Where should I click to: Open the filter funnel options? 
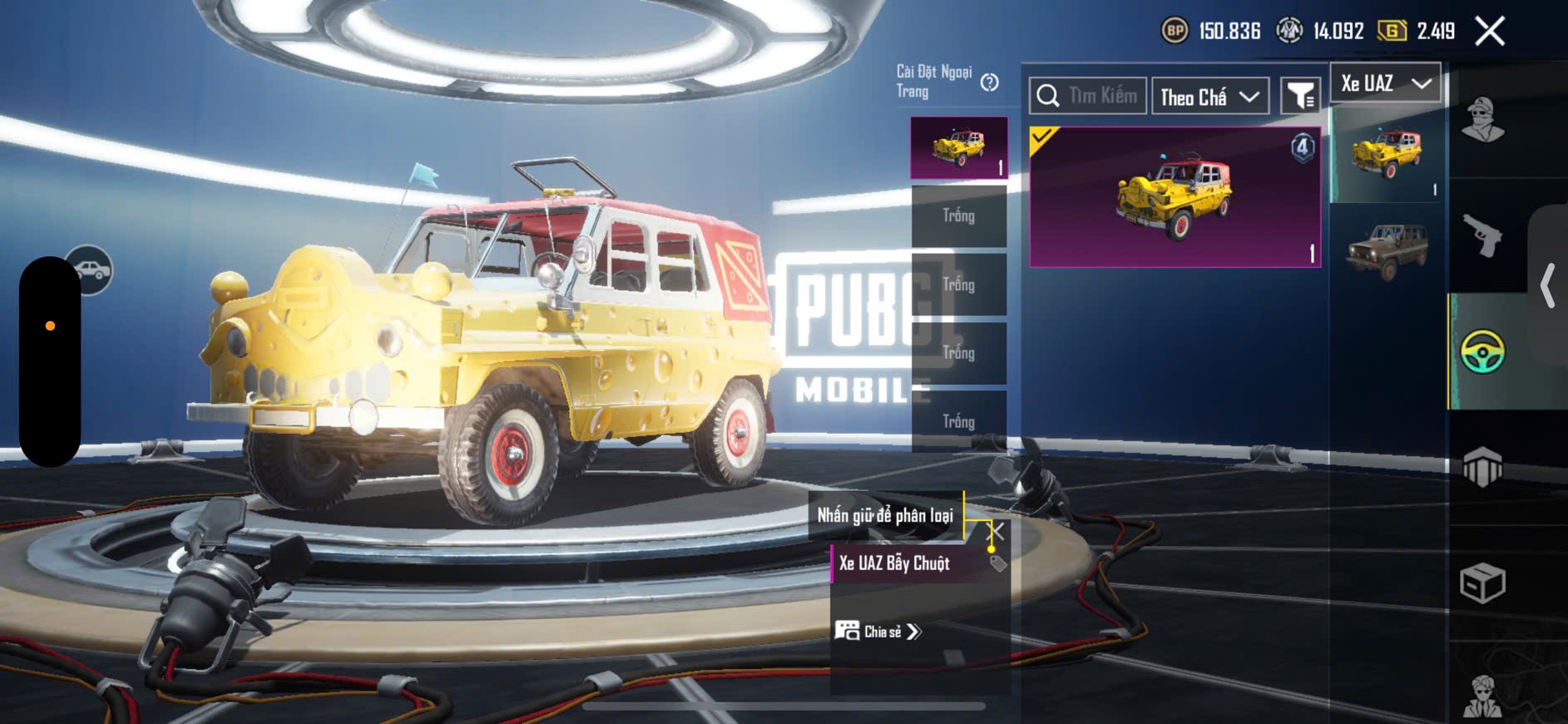coord(1299,97)
